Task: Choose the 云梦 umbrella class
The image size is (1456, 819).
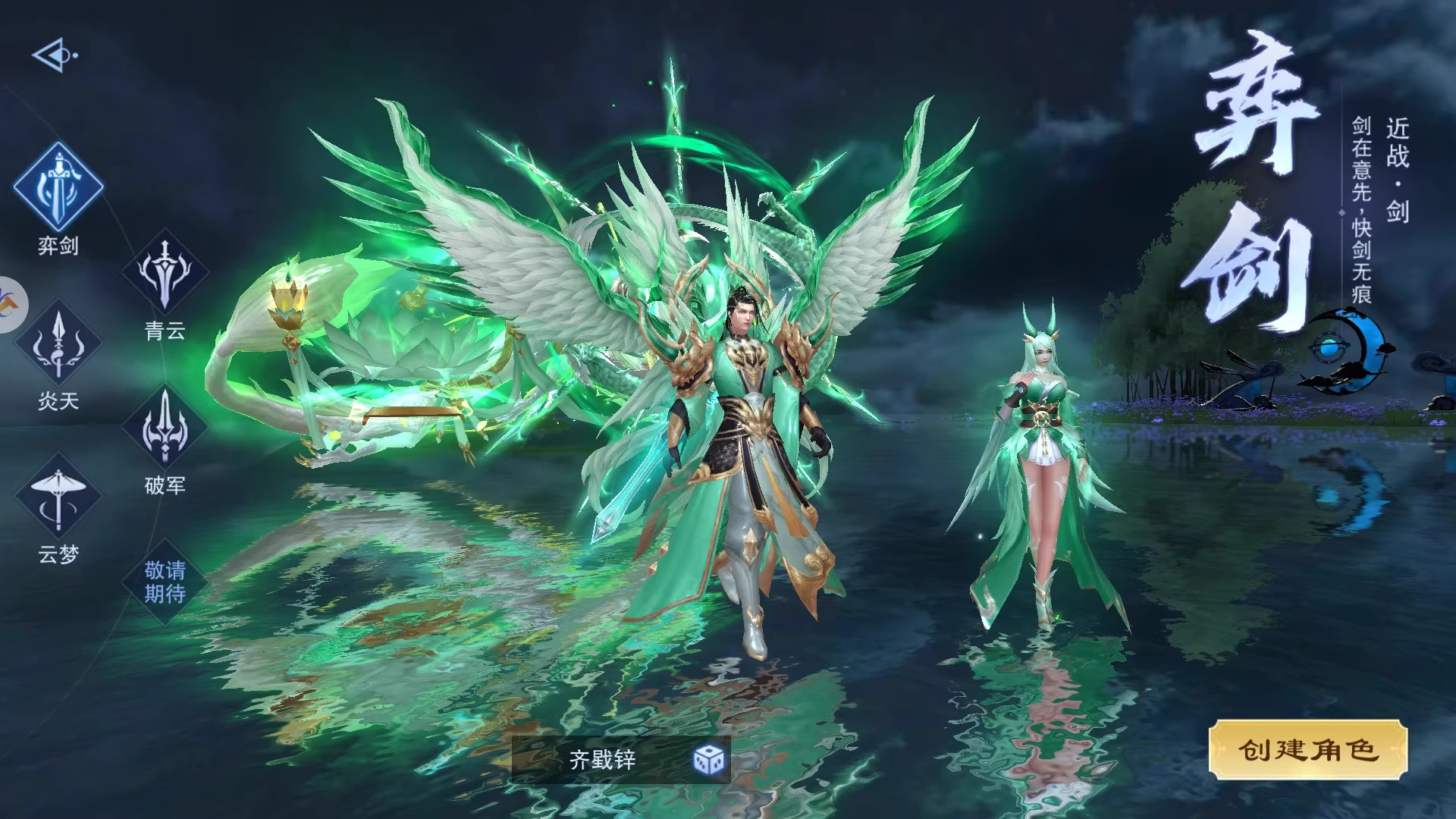Action: [58, 498]
